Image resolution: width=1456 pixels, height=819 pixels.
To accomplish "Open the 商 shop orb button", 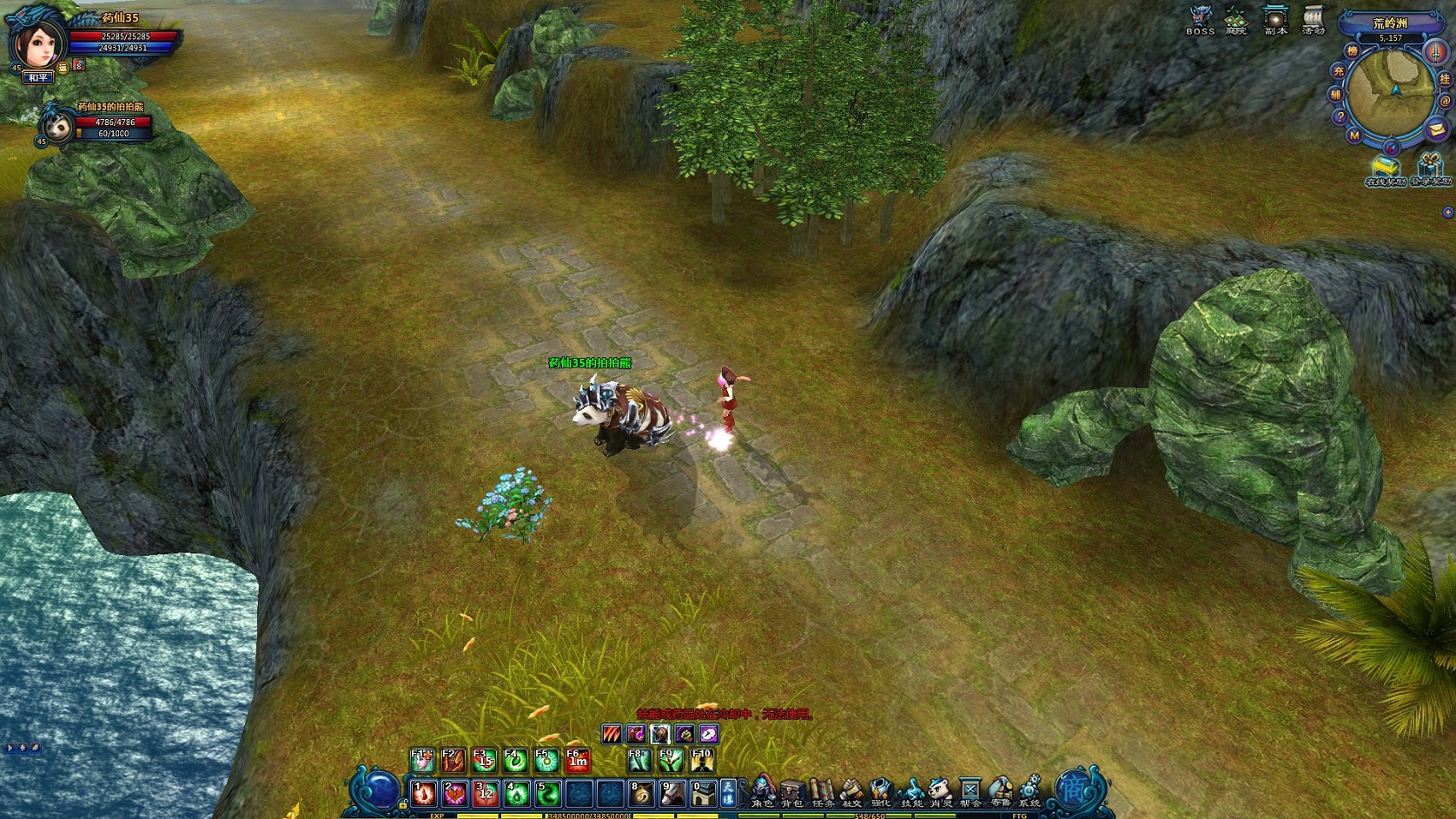I will tap(1072, 789).
